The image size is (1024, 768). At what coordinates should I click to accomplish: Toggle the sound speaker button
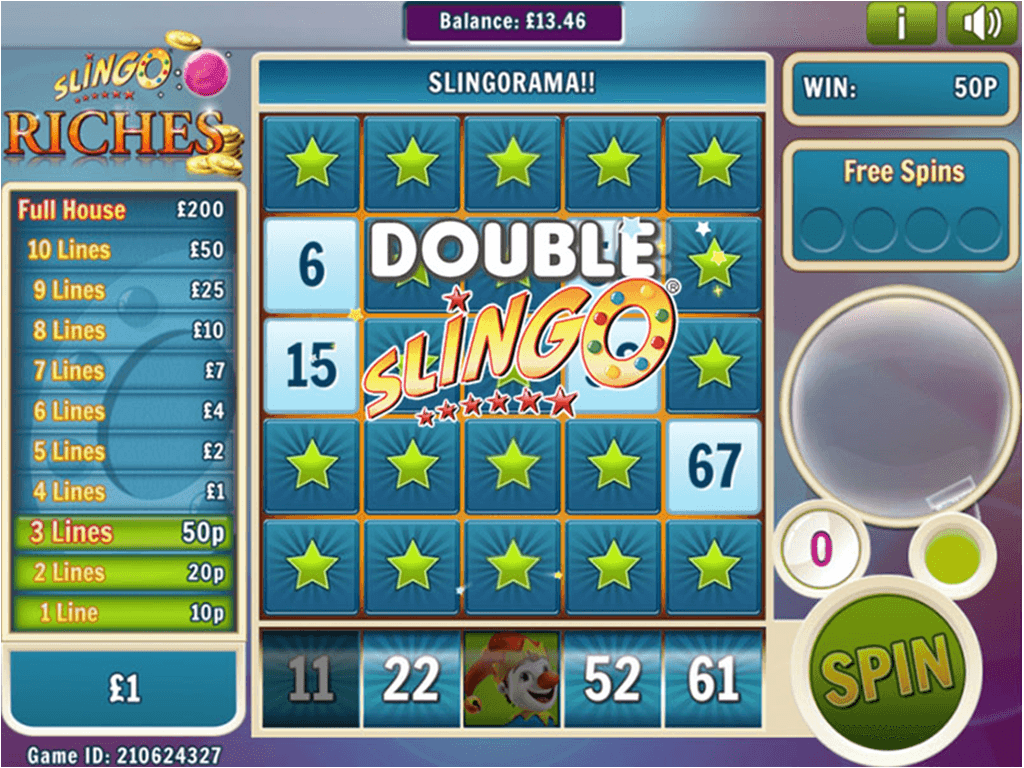[981, 23]
